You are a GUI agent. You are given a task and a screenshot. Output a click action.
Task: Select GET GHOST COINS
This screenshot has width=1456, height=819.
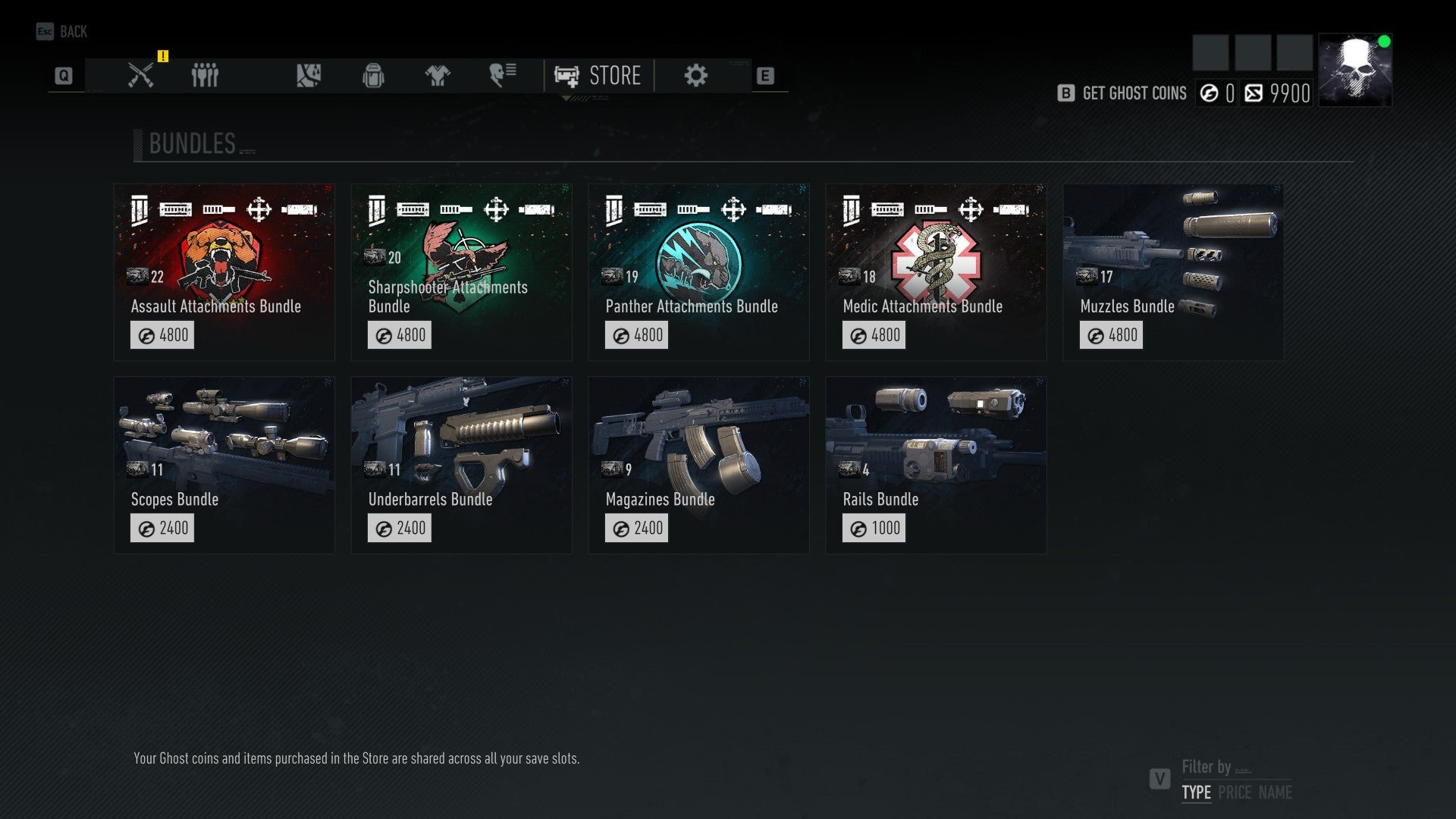(1134, 93)
